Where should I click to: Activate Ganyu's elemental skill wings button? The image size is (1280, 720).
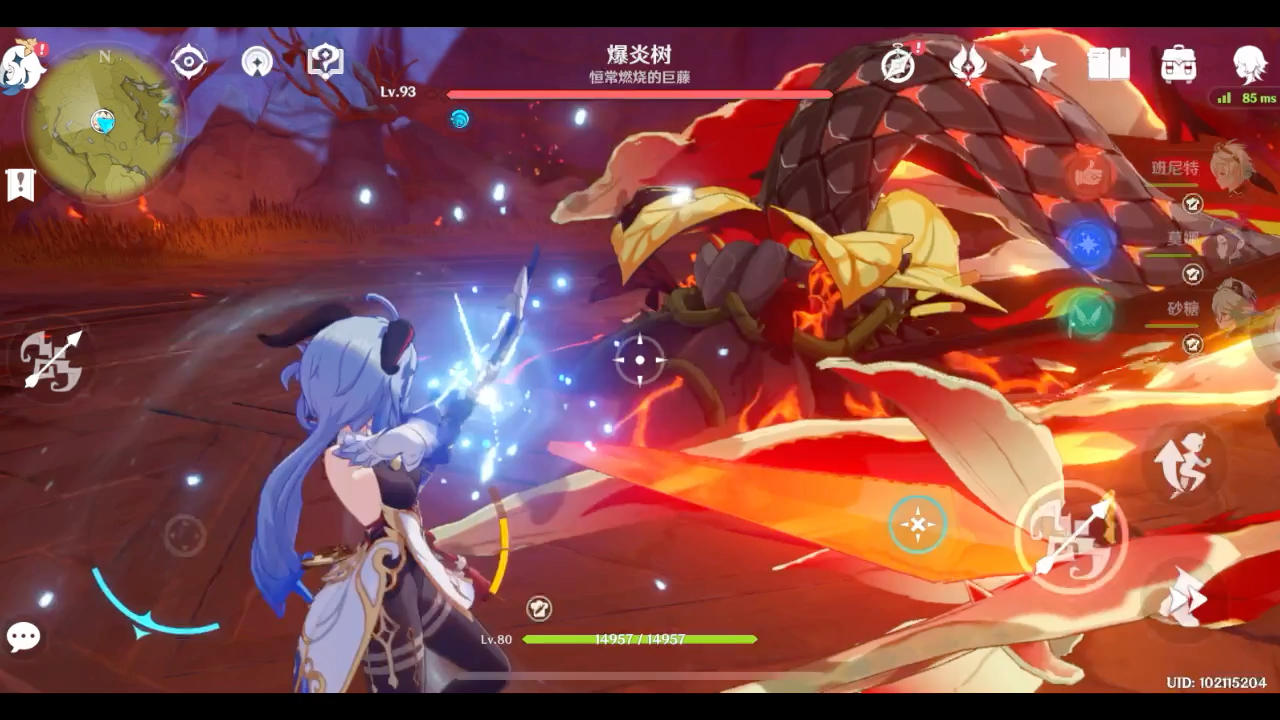tap(1184, 462)
